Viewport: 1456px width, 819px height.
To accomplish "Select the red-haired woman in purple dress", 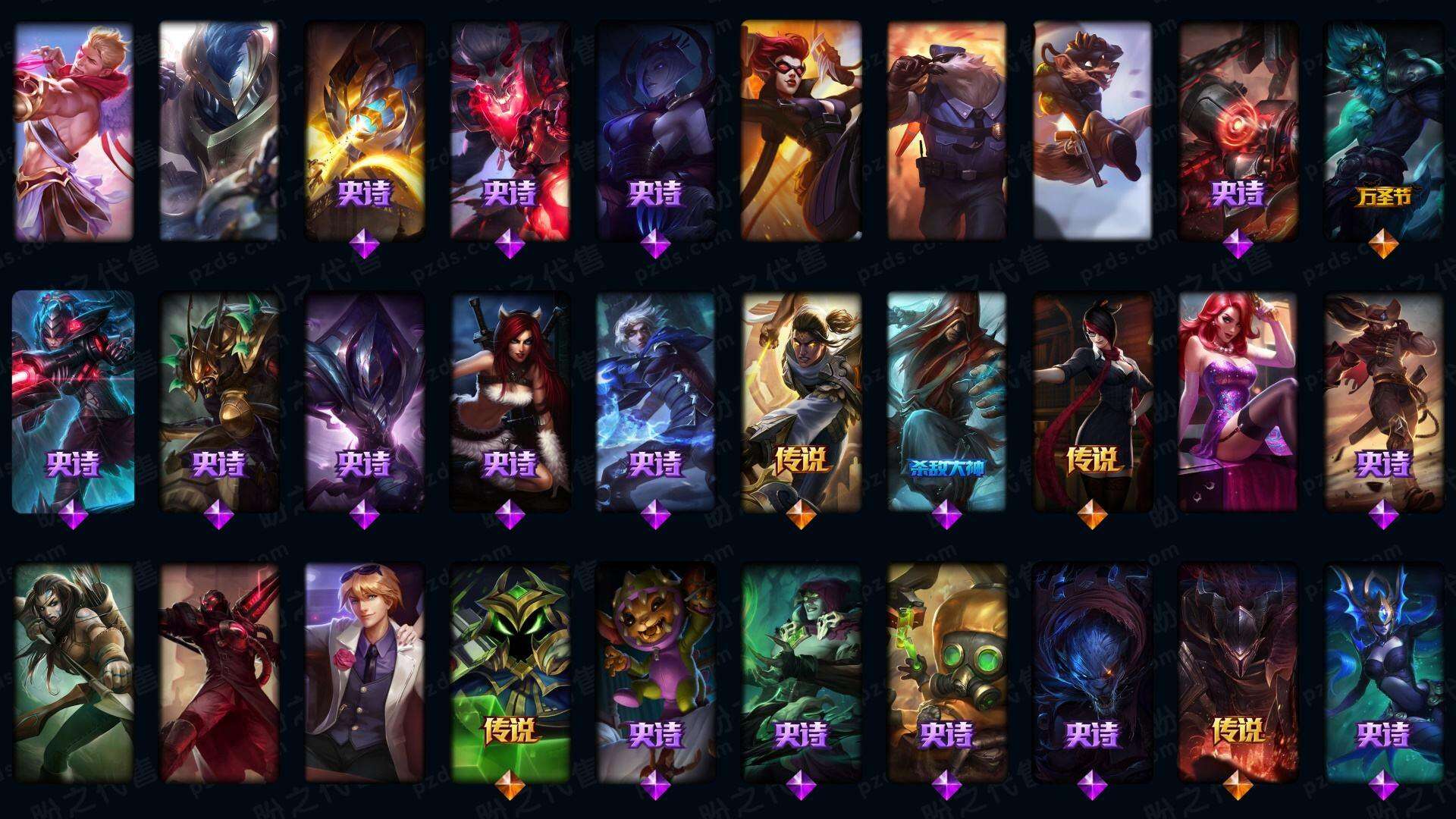I will pos(1238,402).
